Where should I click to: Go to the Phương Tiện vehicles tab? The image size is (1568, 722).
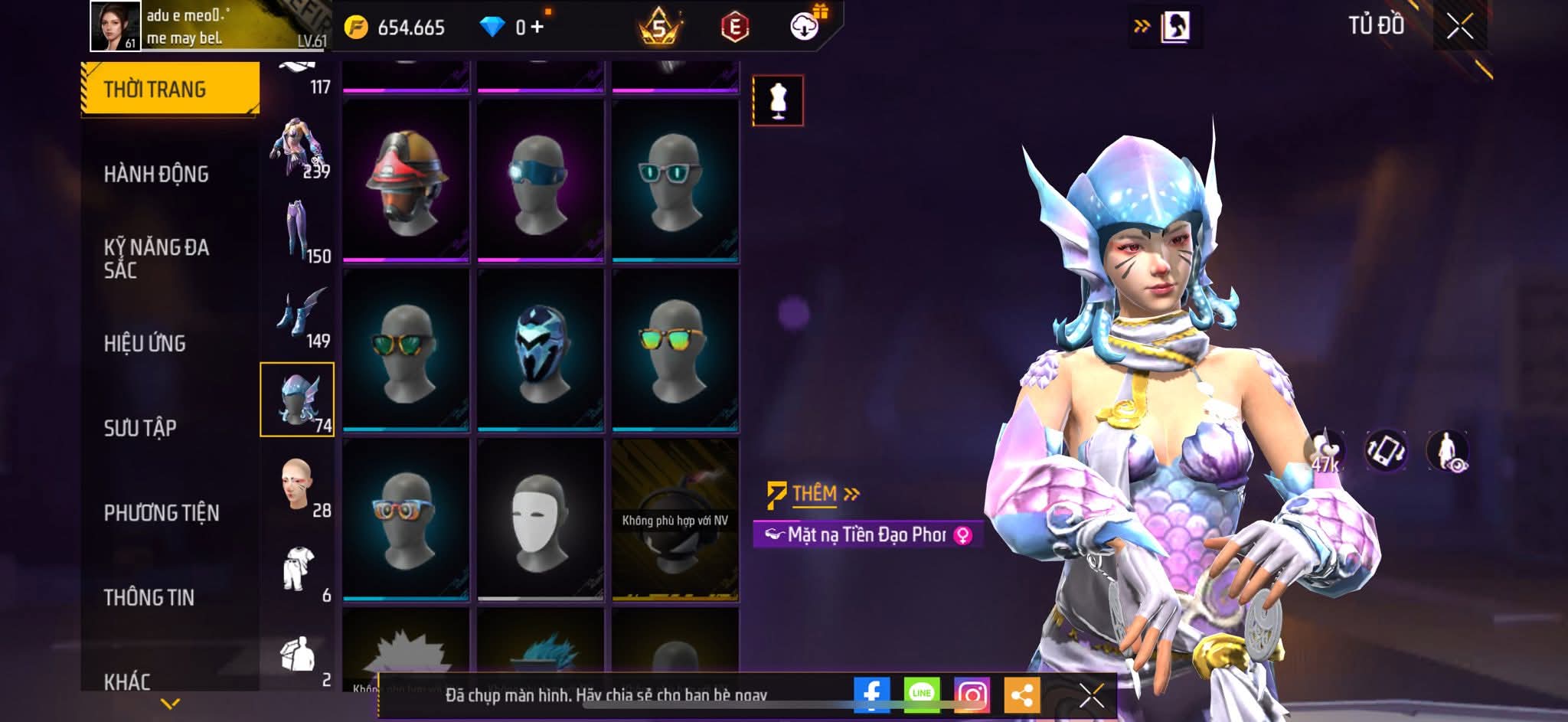pyautogui.click(x=162, y=512)
